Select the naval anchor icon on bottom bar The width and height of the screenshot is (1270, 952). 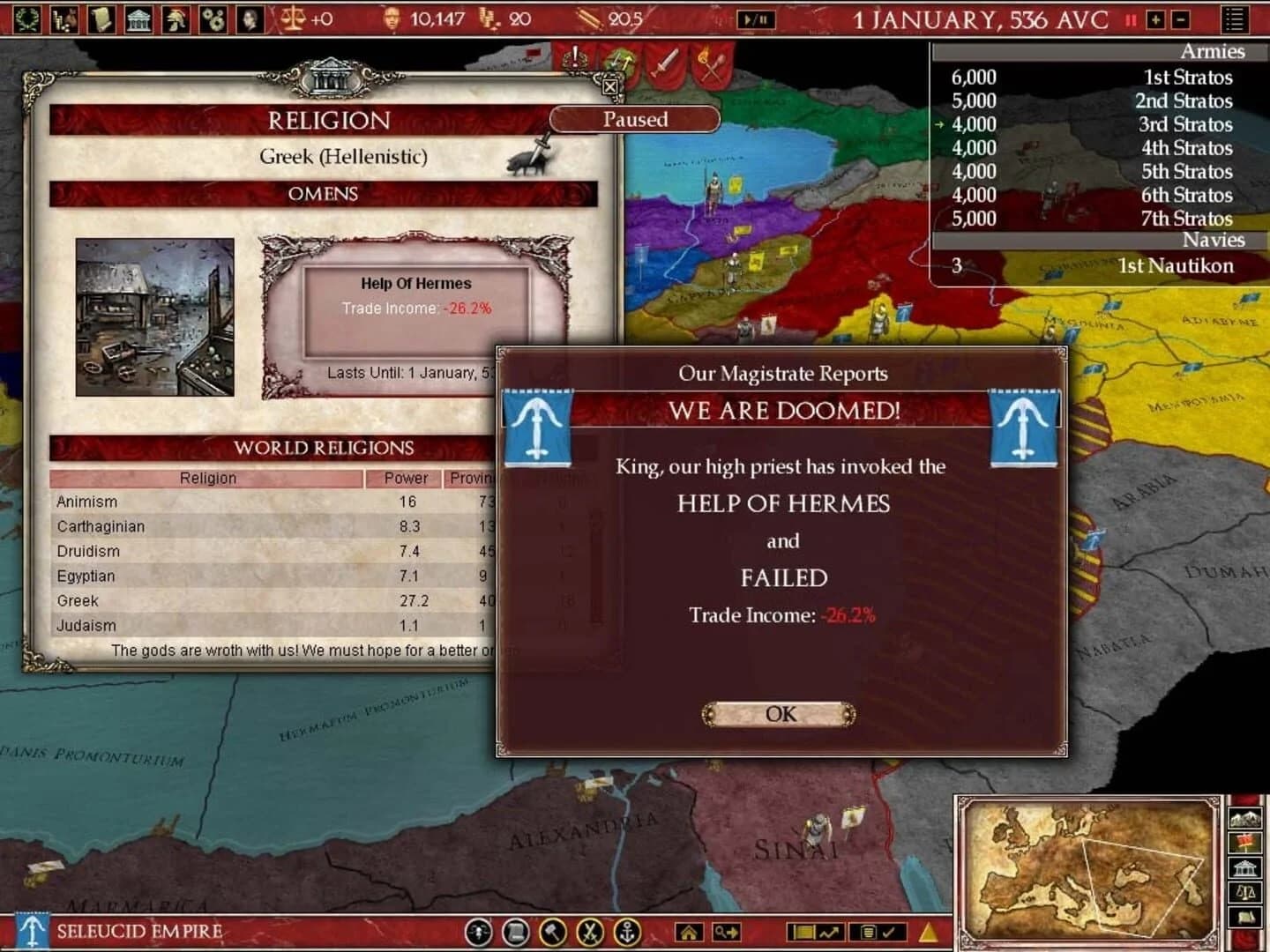point(626,932)
